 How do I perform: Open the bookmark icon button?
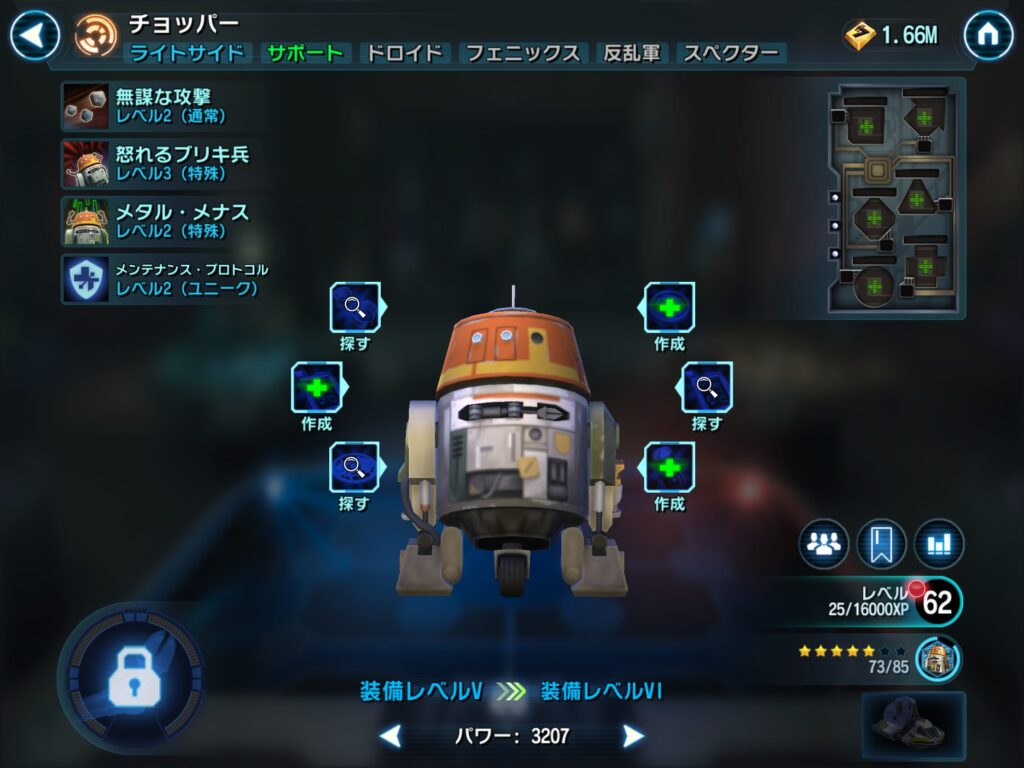click(881, 544)
